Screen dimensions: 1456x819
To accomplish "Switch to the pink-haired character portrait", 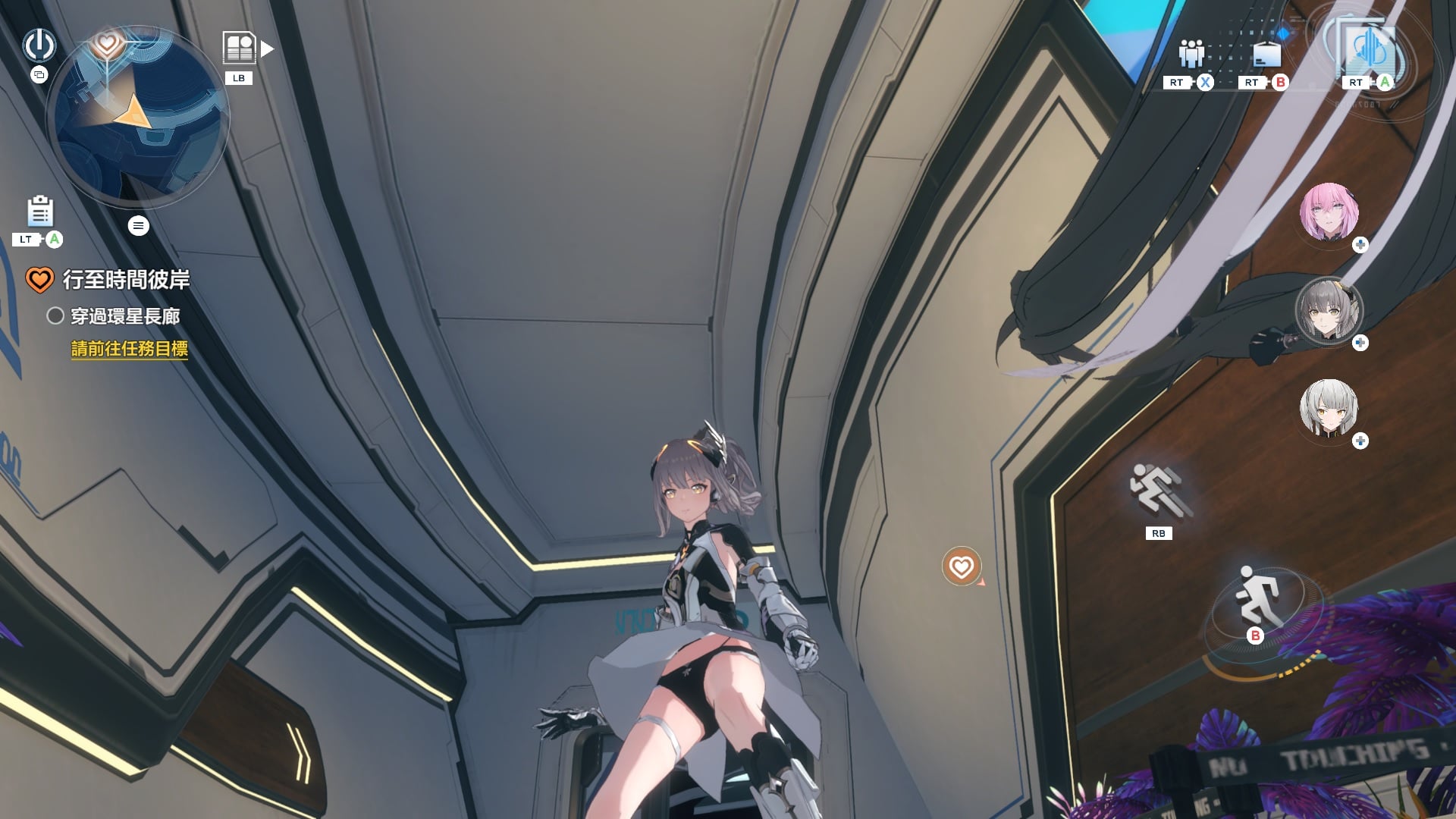I will point(1329,212).
